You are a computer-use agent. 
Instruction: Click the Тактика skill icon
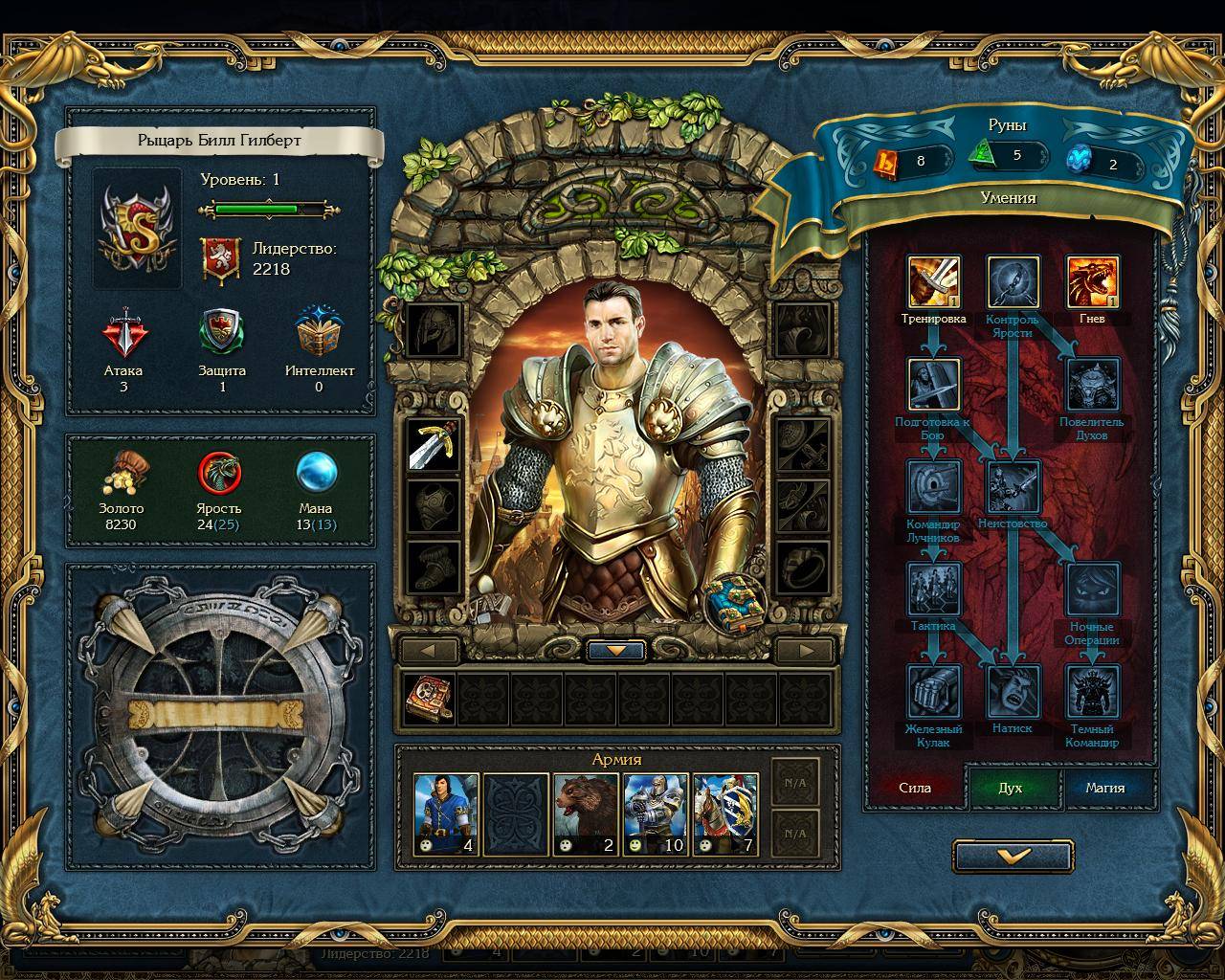(933, 590)
